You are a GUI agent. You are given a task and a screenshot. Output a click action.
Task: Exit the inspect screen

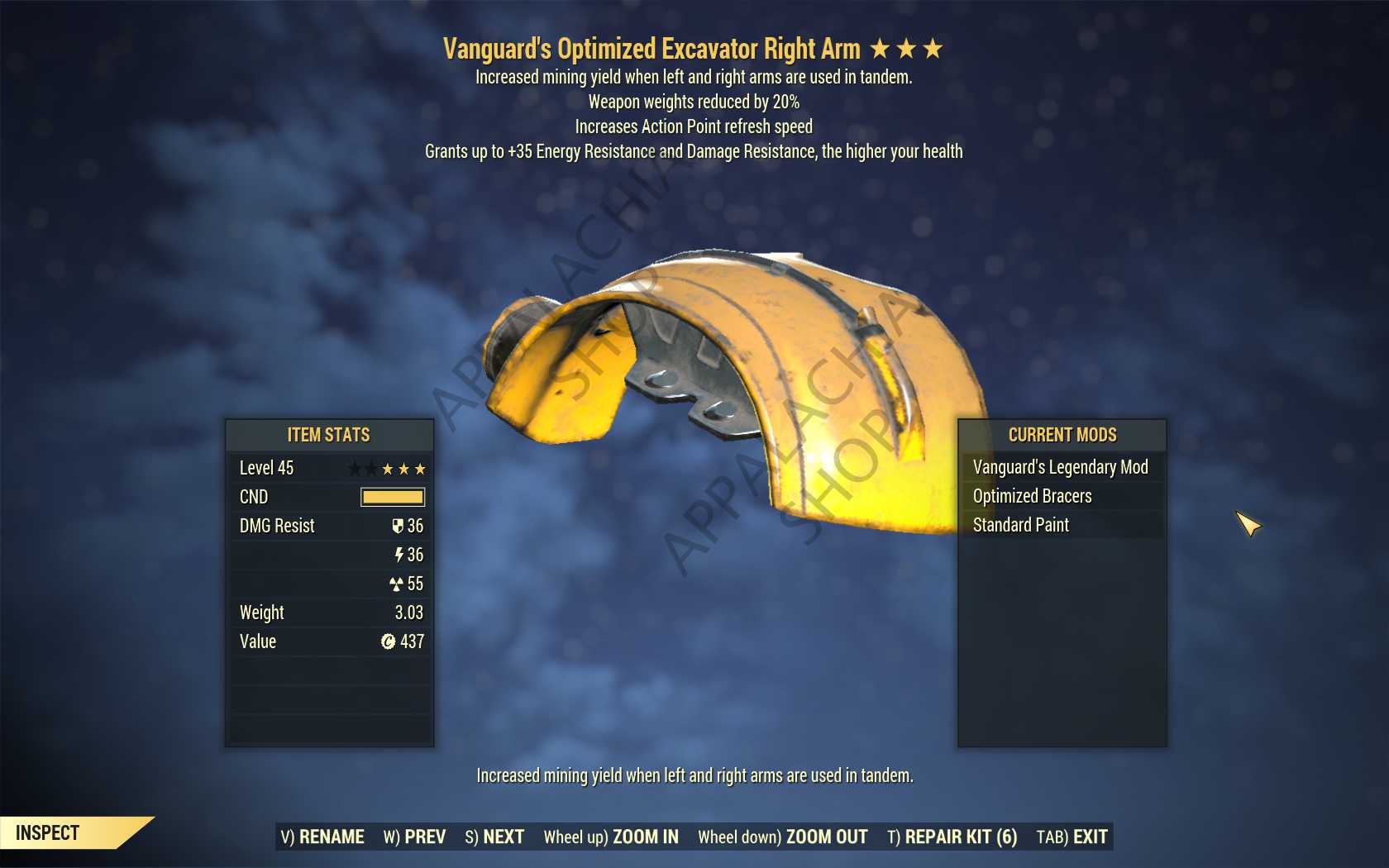[x=1072, y=837]
